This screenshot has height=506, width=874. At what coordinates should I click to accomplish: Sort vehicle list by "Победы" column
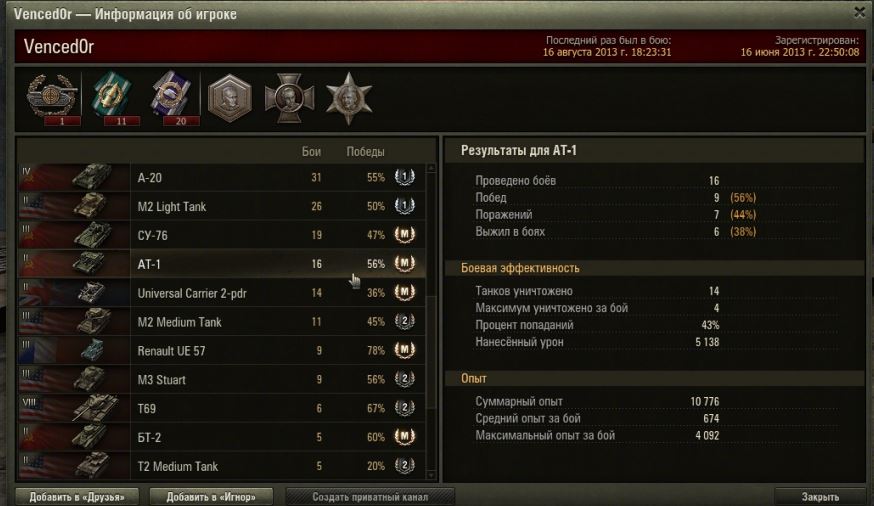coord(365,152)
